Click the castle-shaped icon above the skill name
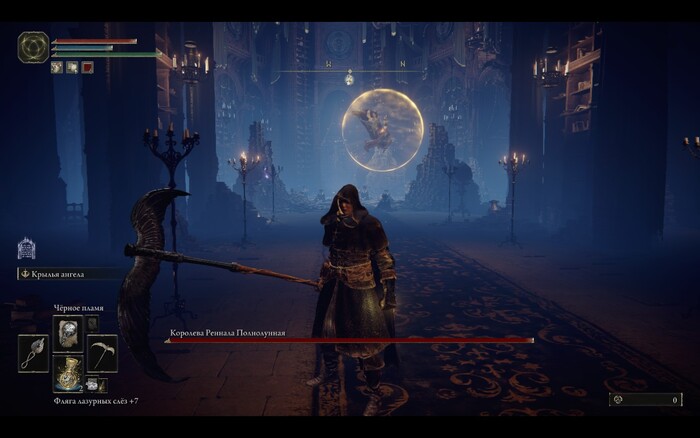The width and height of the screenshot is (700, 438). [27, 249]
